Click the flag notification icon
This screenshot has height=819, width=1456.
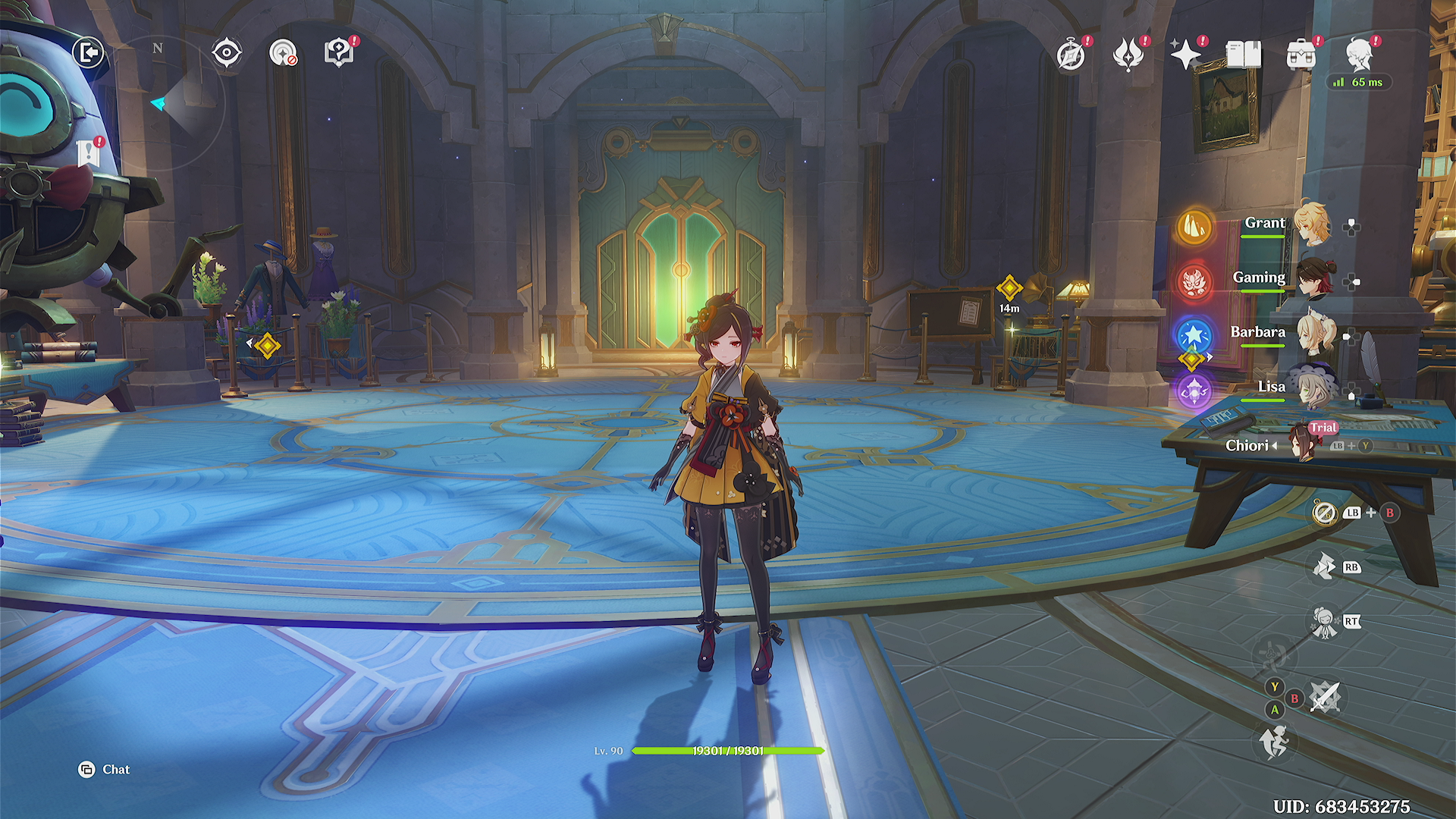point(89,152)
